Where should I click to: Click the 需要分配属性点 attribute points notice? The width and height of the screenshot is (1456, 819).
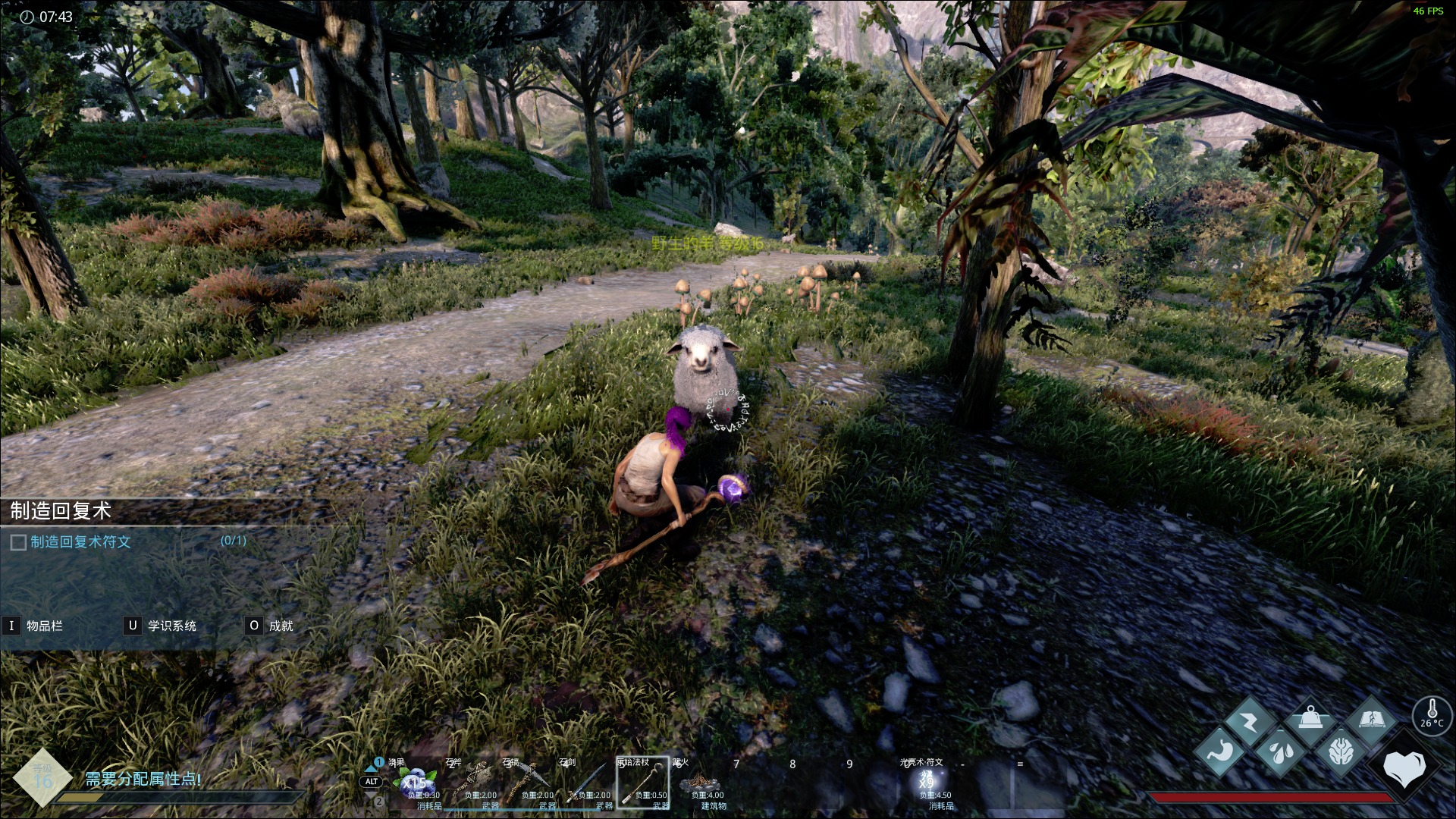[x=143, y=779]
